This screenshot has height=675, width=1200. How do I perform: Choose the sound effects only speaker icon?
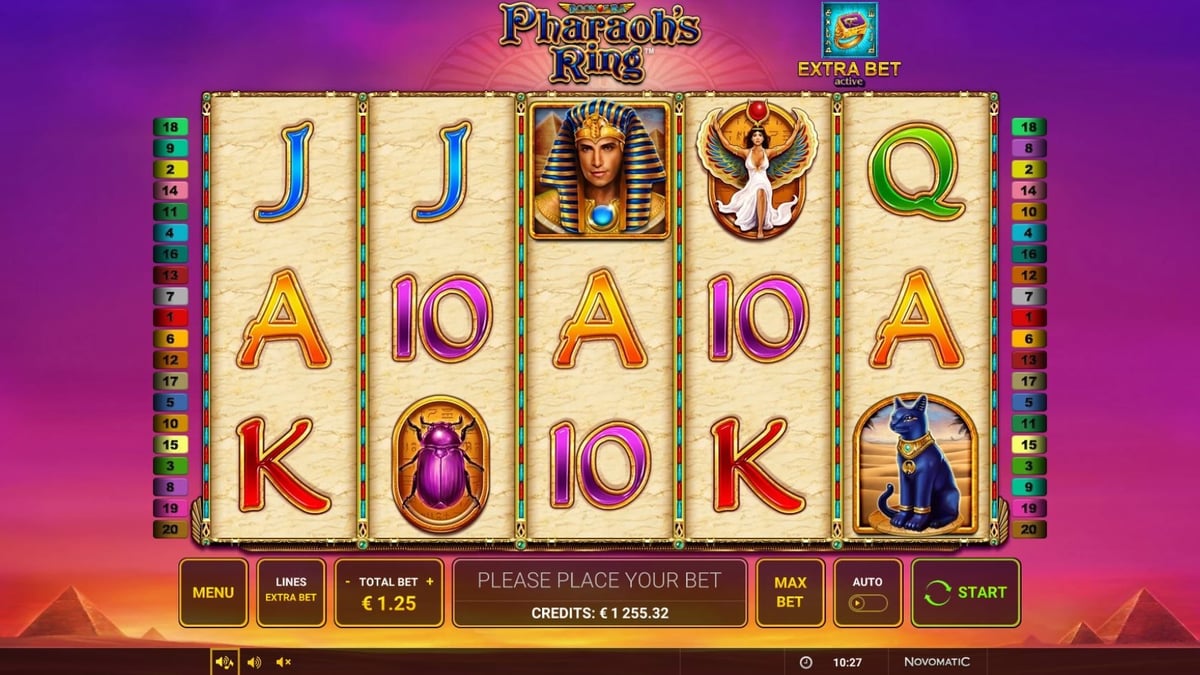click(254, 662)
